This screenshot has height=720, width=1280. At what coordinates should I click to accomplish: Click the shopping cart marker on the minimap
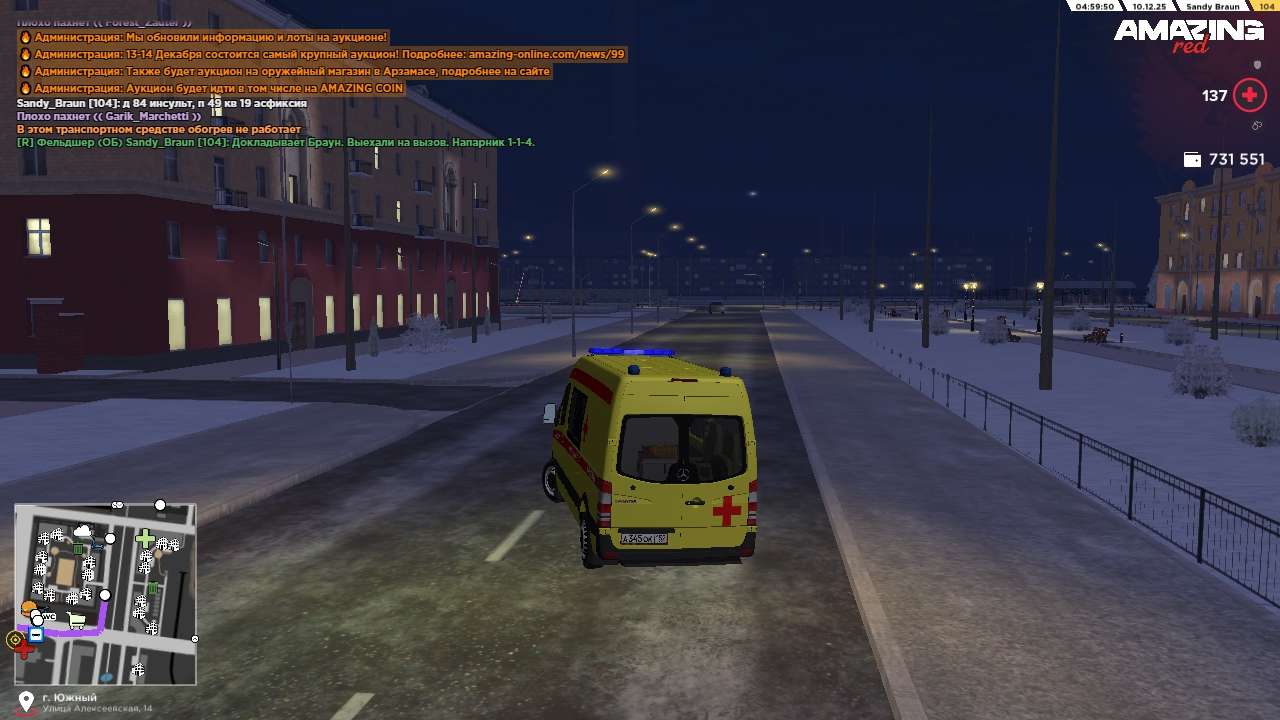(76, 621)
